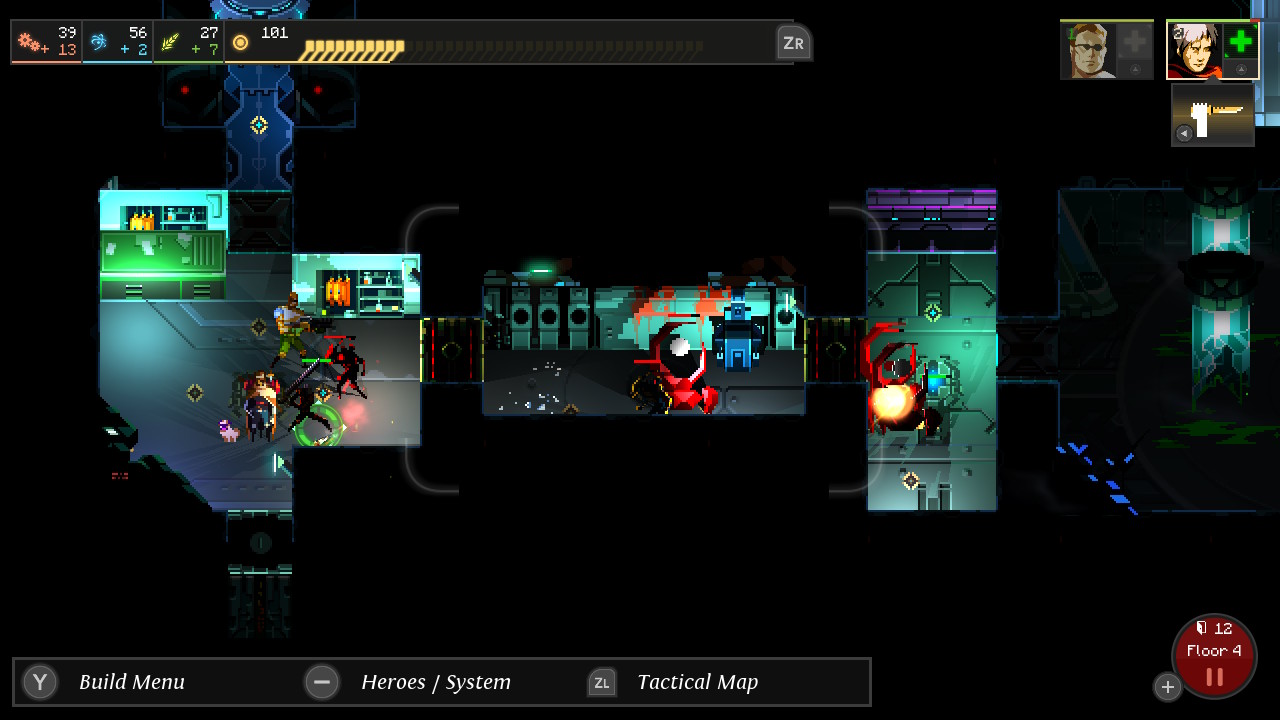
Task: Click the Floor 4 indicator circle
Action: (1214, 650)
